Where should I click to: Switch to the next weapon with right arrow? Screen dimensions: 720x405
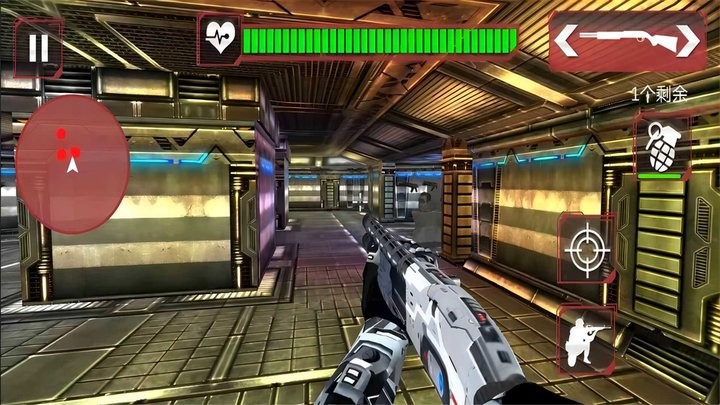coord(689,41)
